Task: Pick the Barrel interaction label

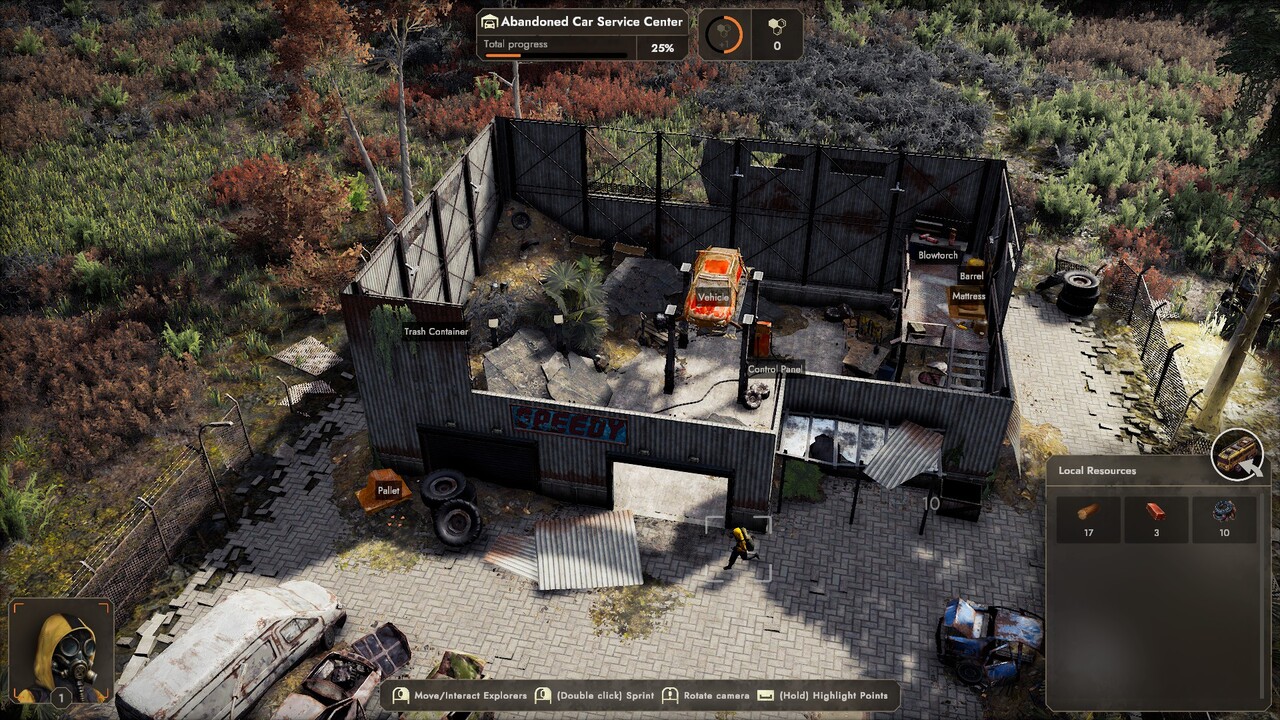Action: [971, 276]
